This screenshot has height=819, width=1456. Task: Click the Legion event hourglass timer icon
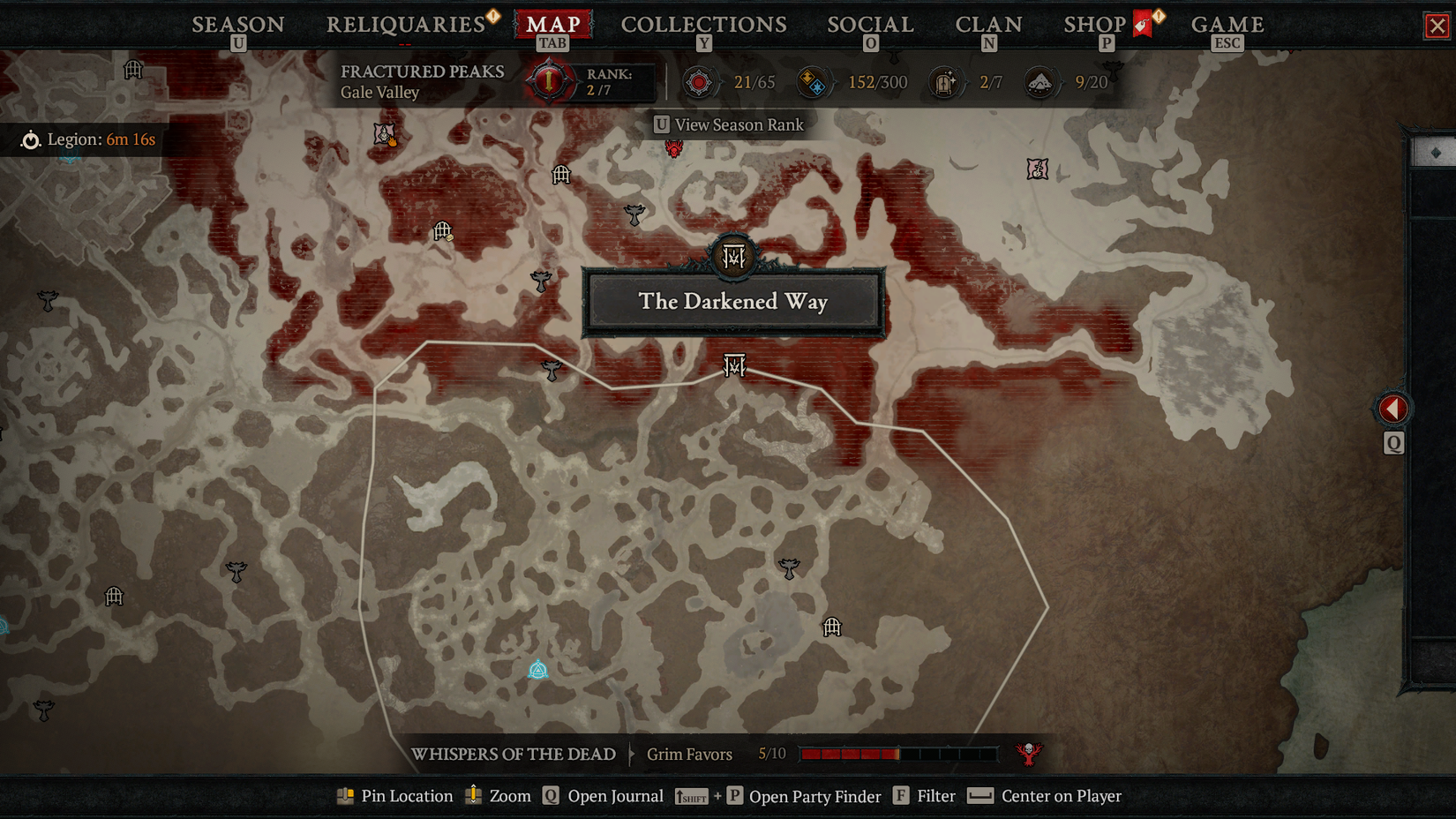[x=32, y=139]
